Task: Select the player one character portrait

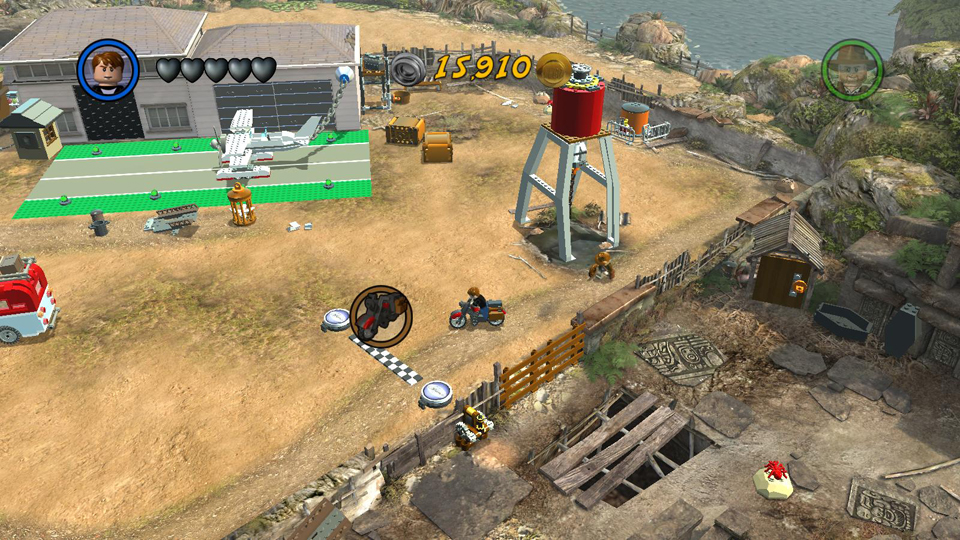Action: [108, 68]
